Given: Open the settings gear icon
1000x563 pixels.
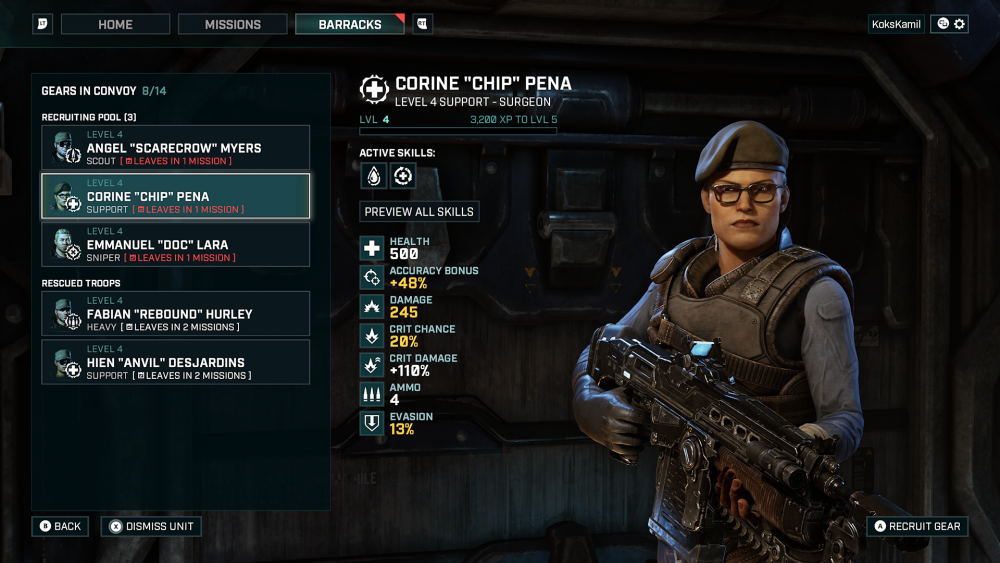Looking at the screenshot, I should point(960,24).
